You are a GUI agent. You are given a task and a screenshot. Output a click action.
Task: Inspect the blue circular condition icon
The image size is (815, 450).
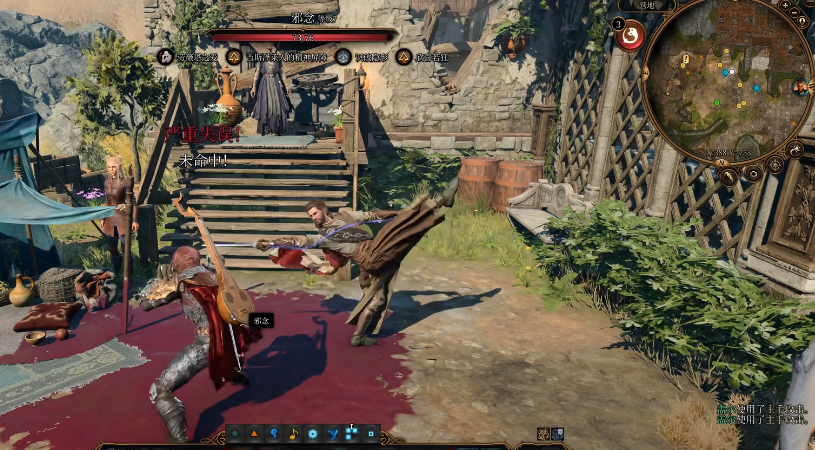[344, 57]
